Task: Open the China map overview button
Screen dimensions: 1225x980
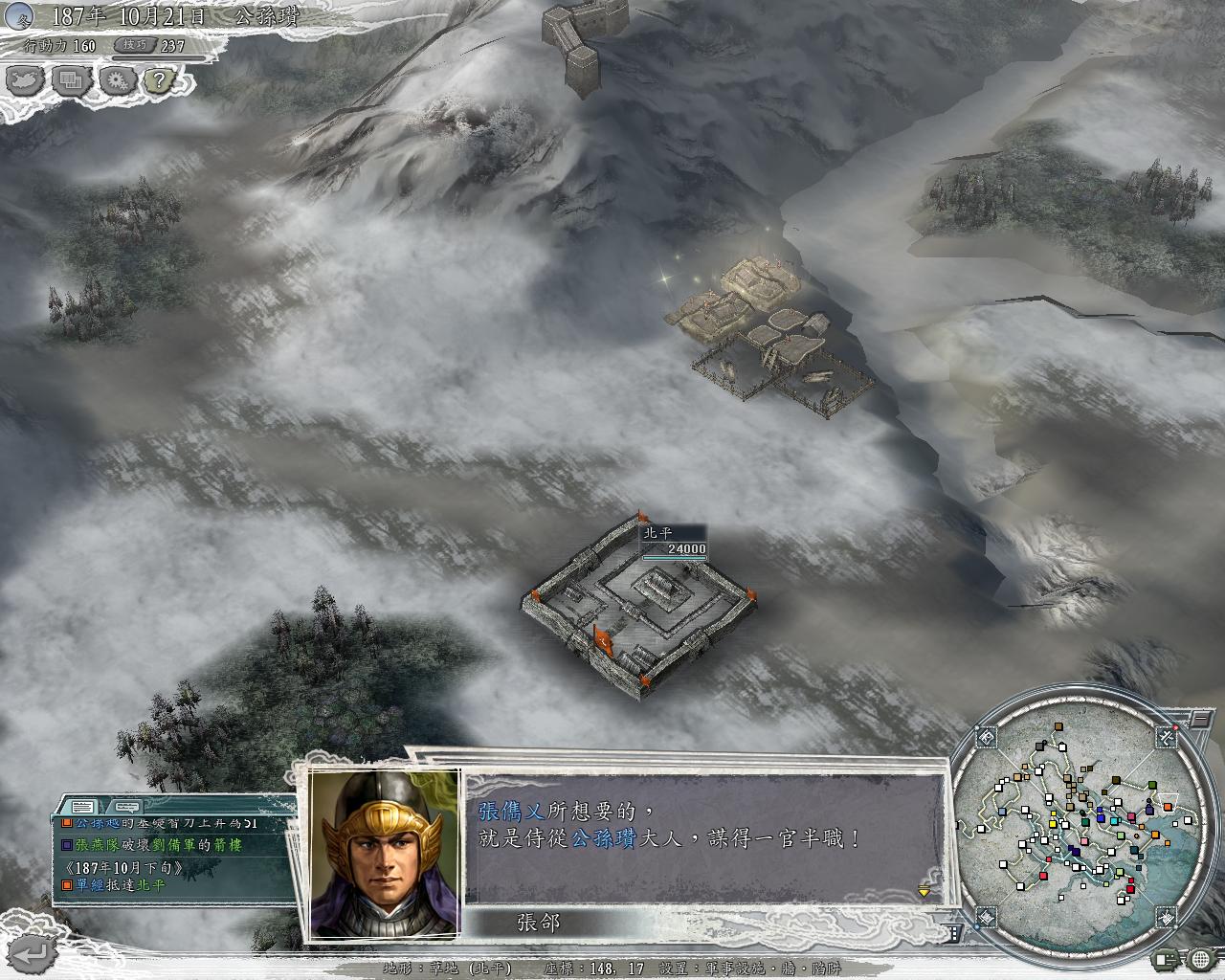Action: [25, 79]
